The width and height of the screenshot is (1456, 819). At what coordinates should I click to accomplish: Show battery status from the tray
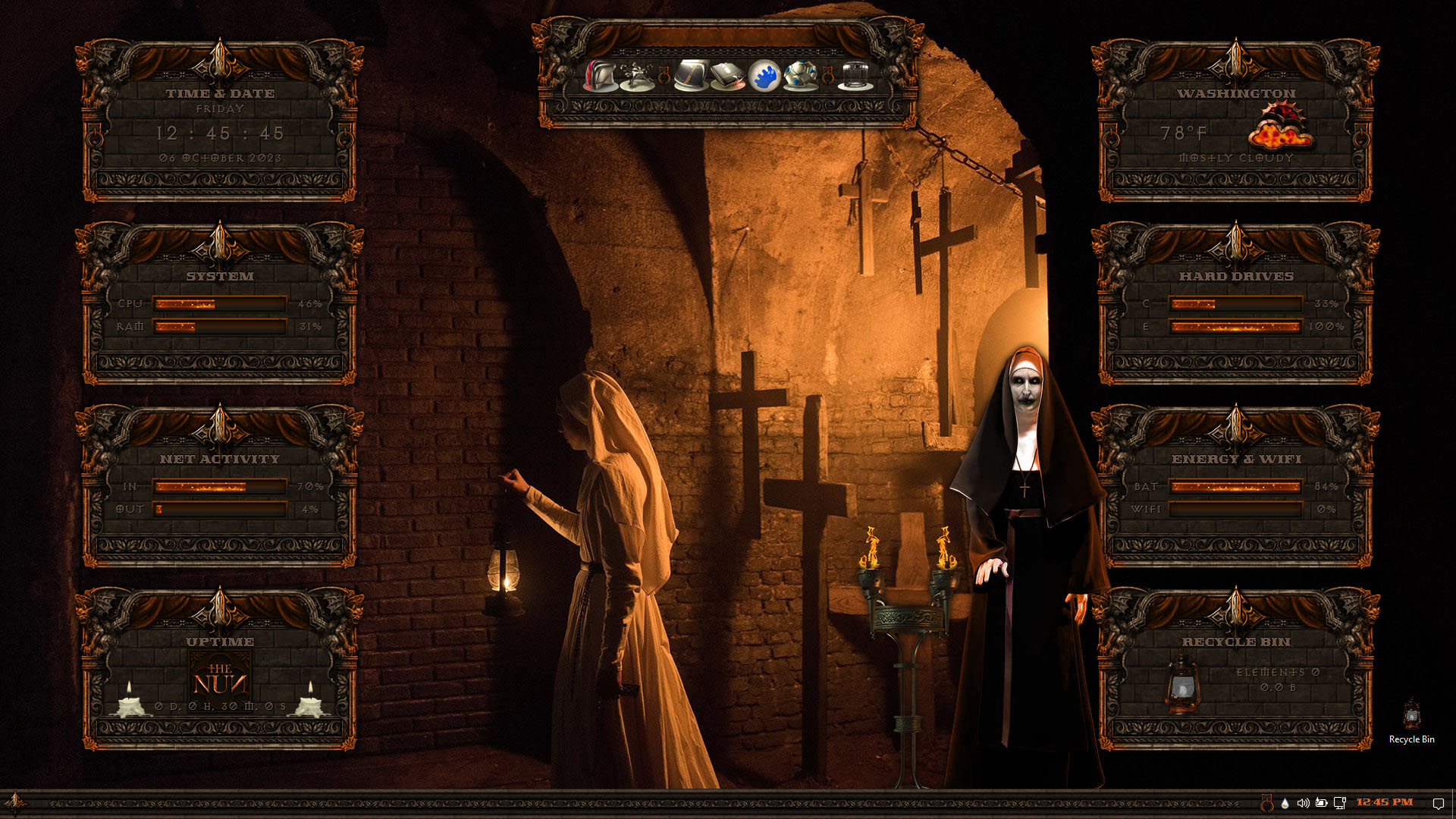point(1321,802)
